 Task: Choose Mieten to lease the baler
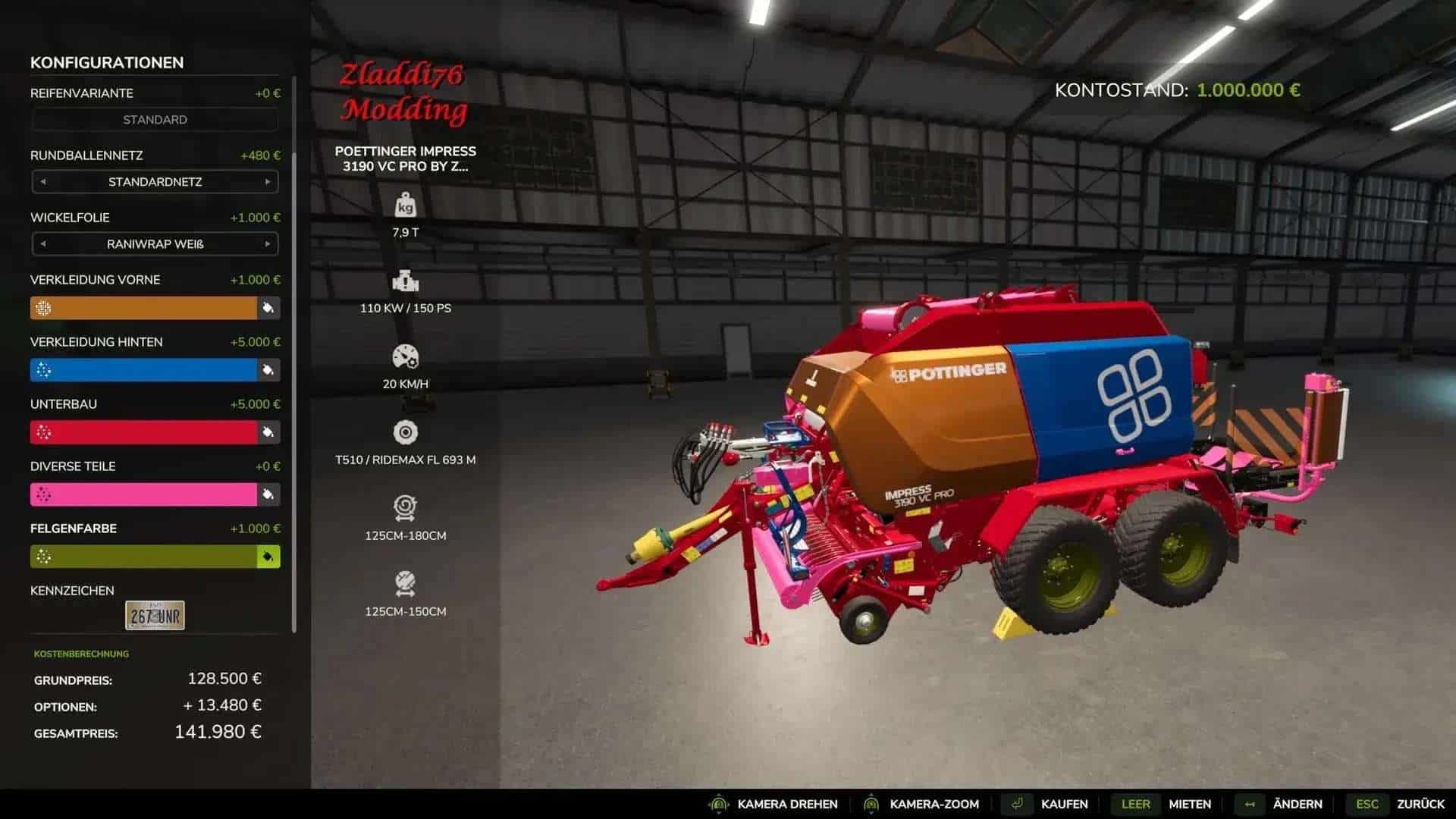pos(1189,804)
